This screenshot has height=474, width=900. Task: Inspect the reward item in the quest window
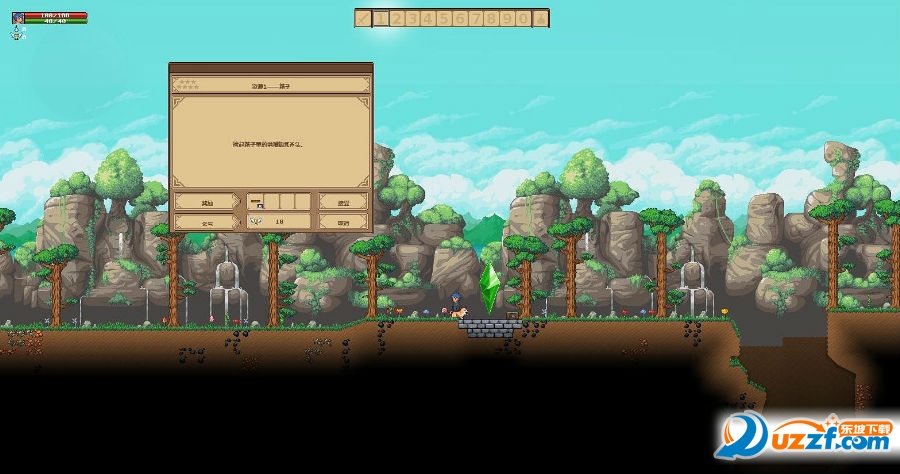(256, 201)
